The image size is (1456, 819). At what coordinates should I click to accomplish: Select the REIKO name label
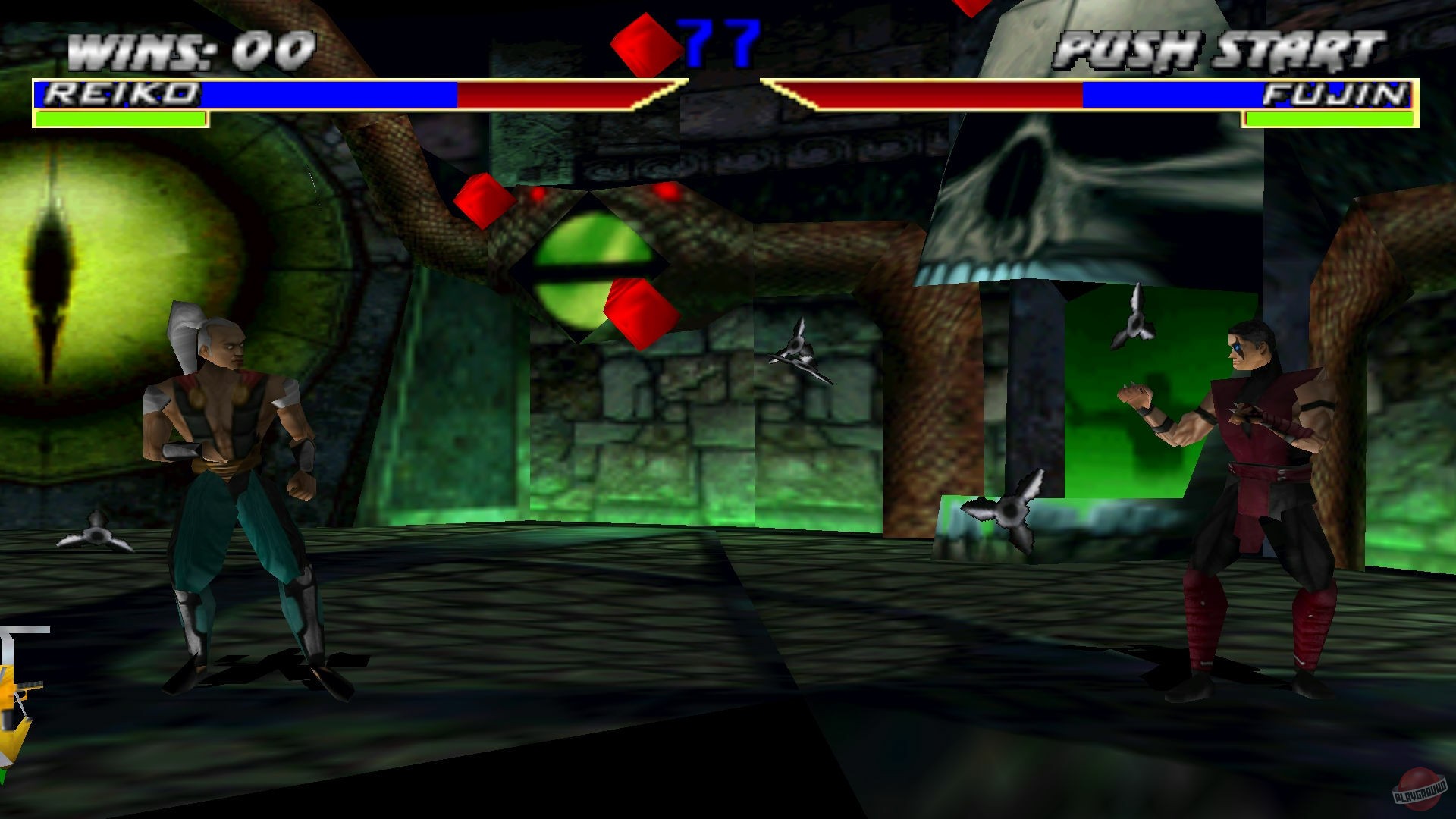121,93
